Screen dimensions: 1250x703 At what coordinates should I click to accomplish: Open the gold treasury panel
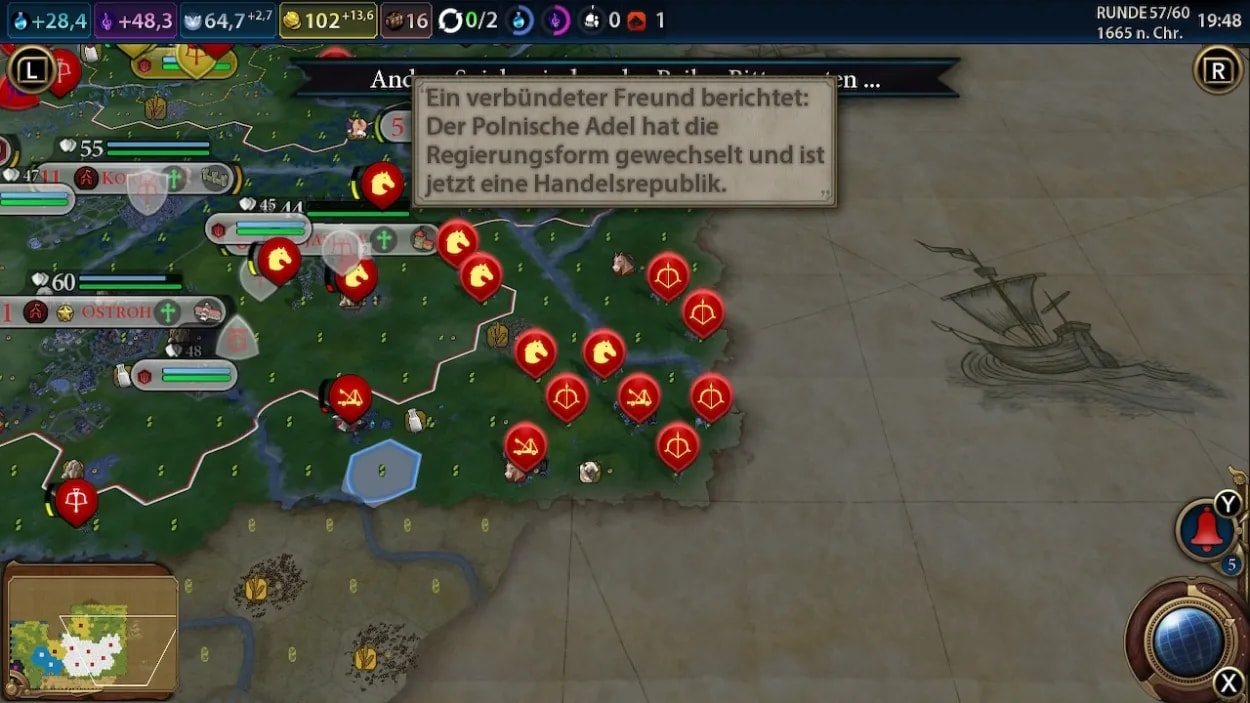(328, 20)
